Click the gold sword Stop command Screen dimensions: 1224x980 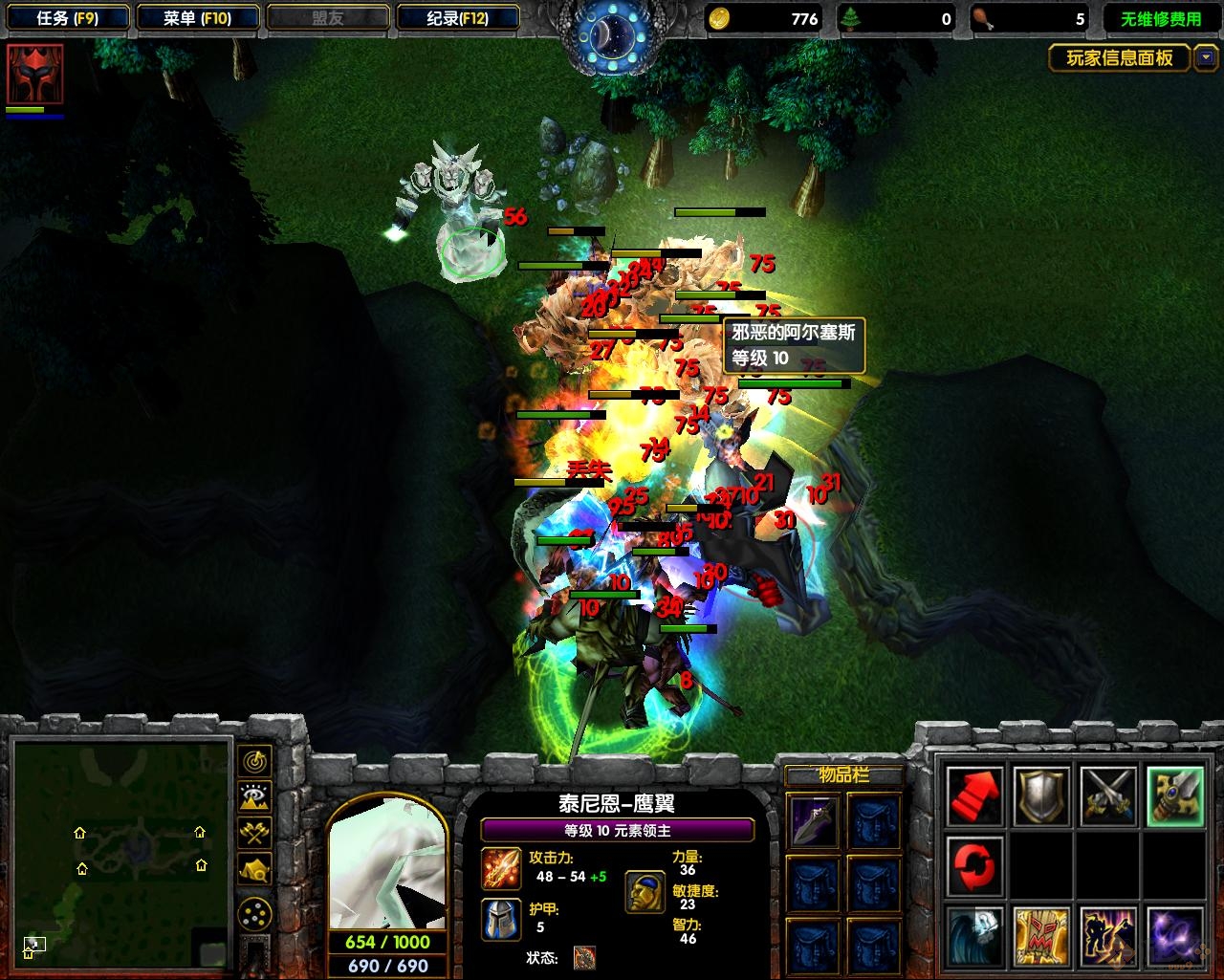1174,796
